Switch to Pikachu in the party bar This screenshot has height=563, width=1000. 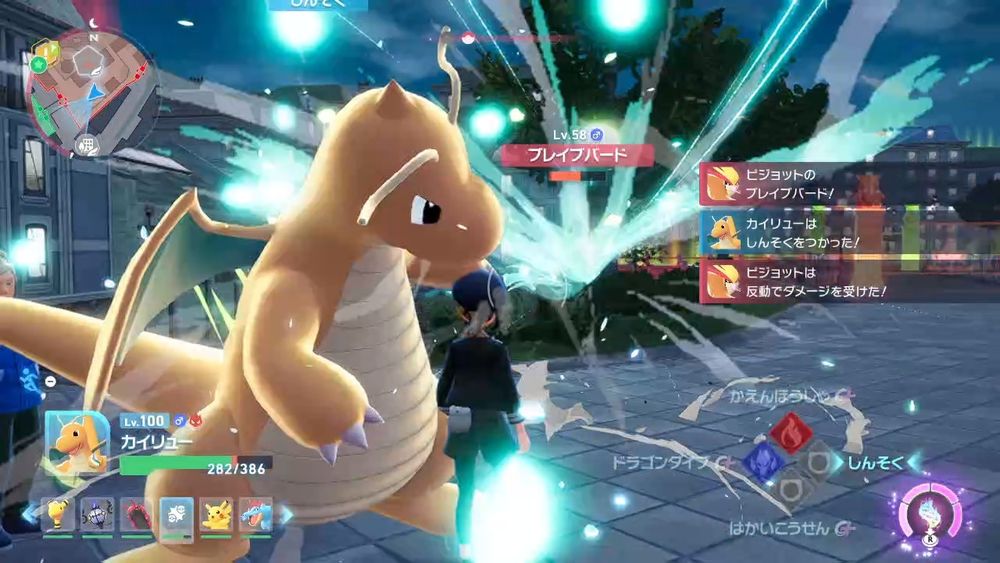[216, 514]
